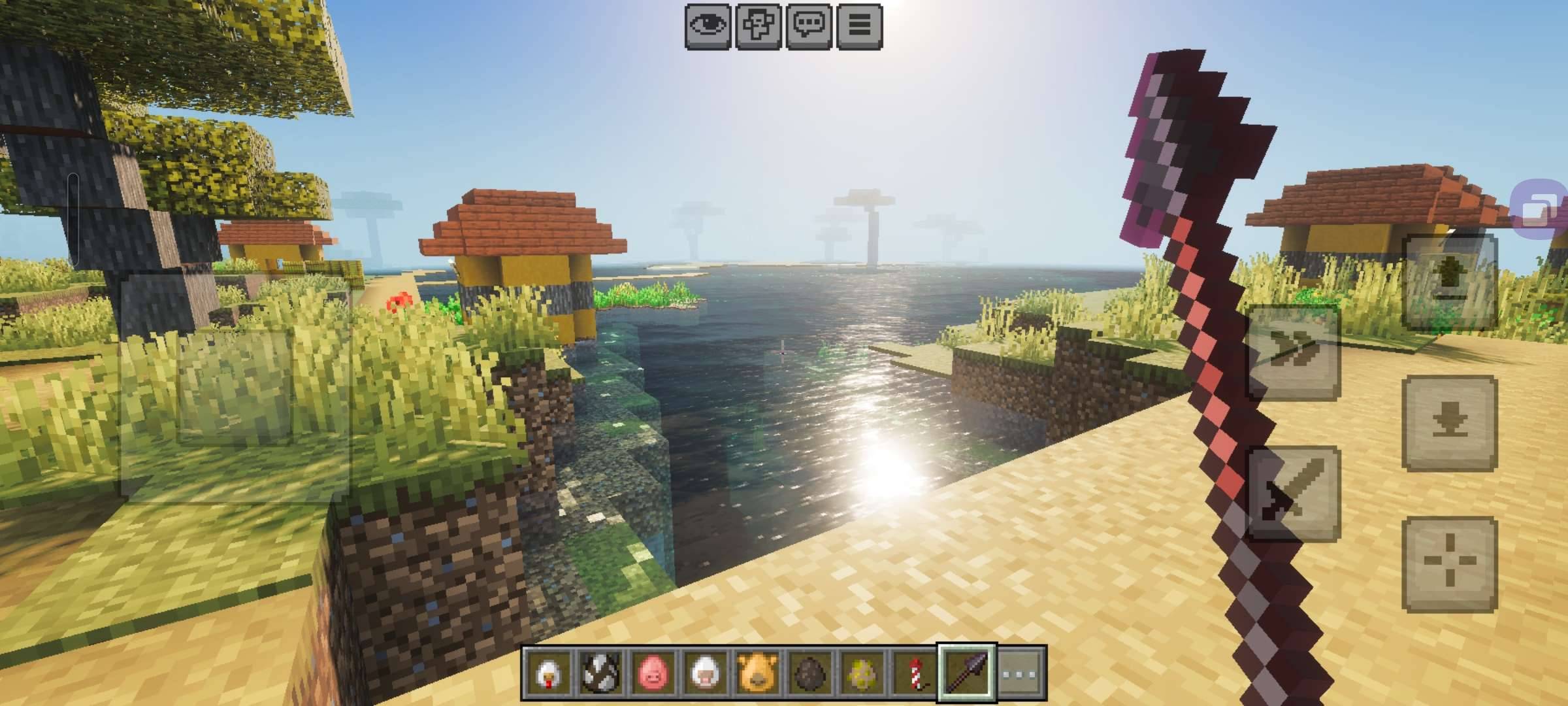Toggle the floating overlay bubble on right edge

[x=1539, y=210]
